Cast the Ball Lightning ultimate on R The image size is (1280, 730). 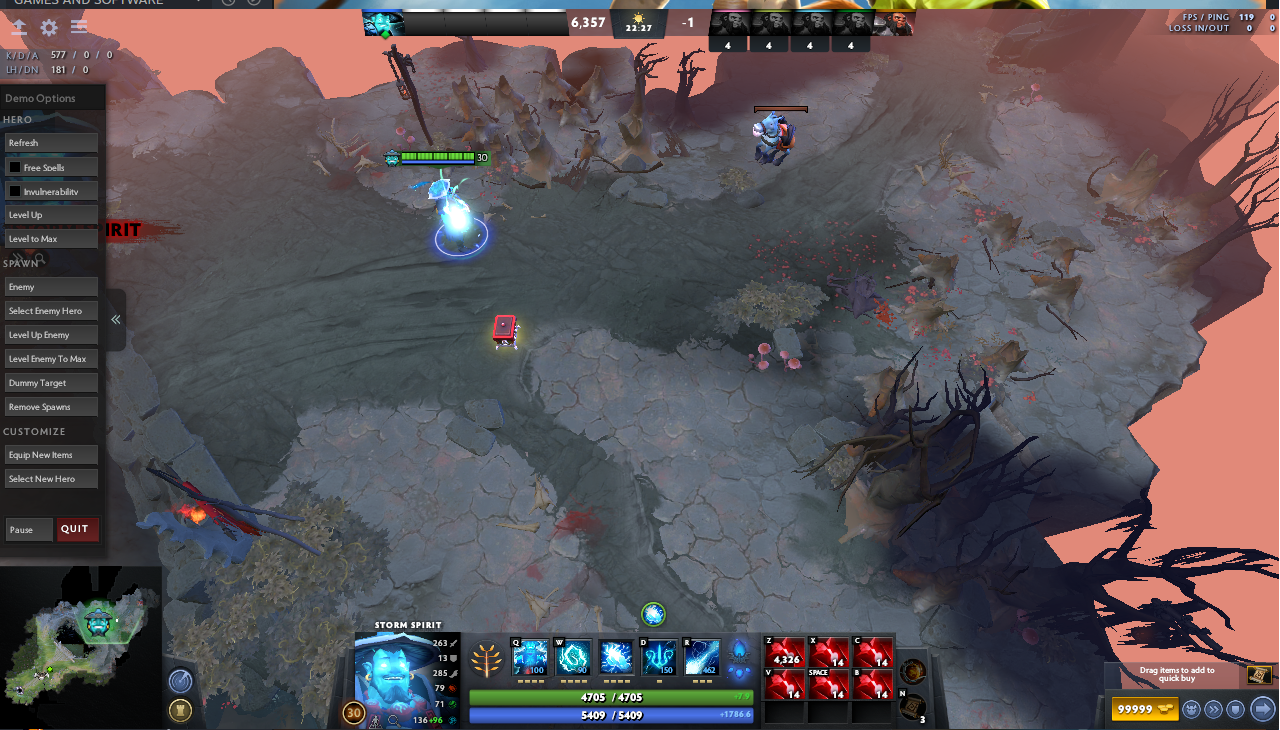click(702, 657)
